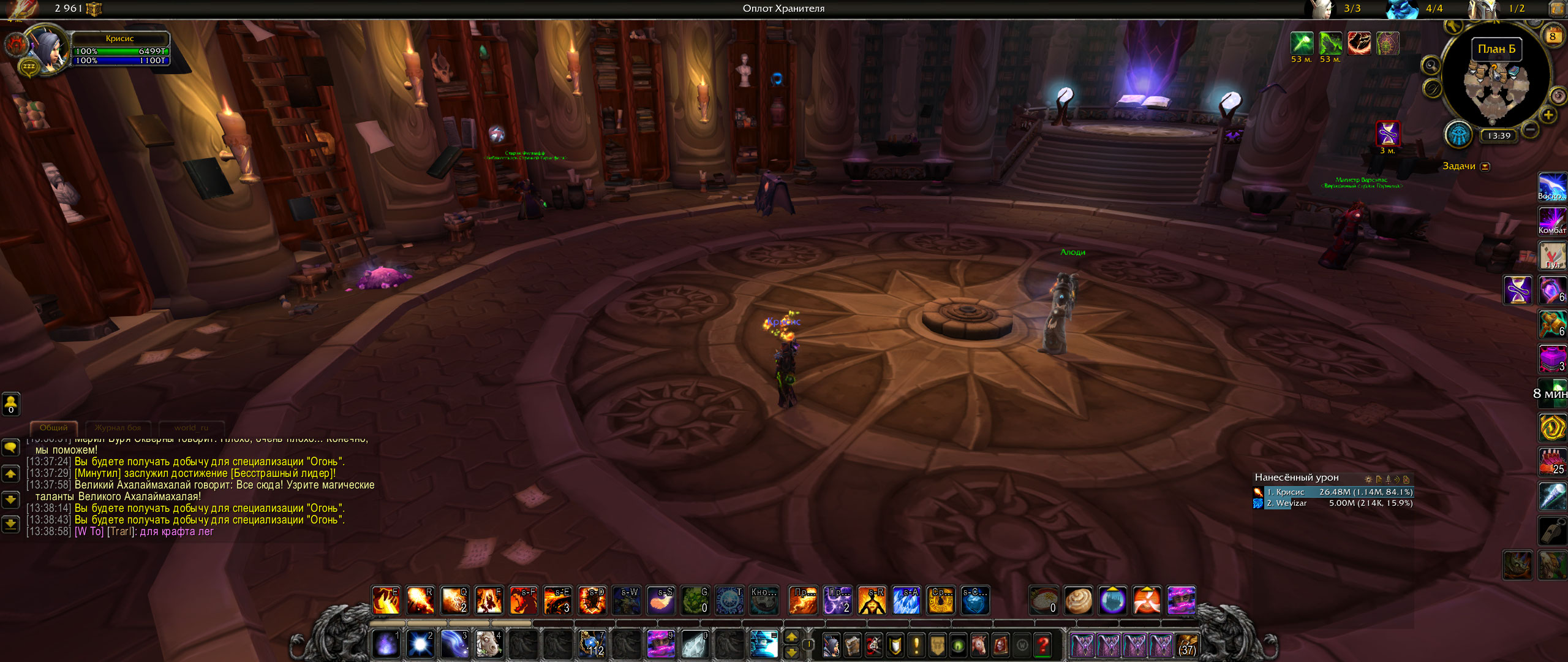Select Крисис row in damage meter
Image resolution: width=1568 pixels, height=662 pixels.
(x=1338, y=492)
